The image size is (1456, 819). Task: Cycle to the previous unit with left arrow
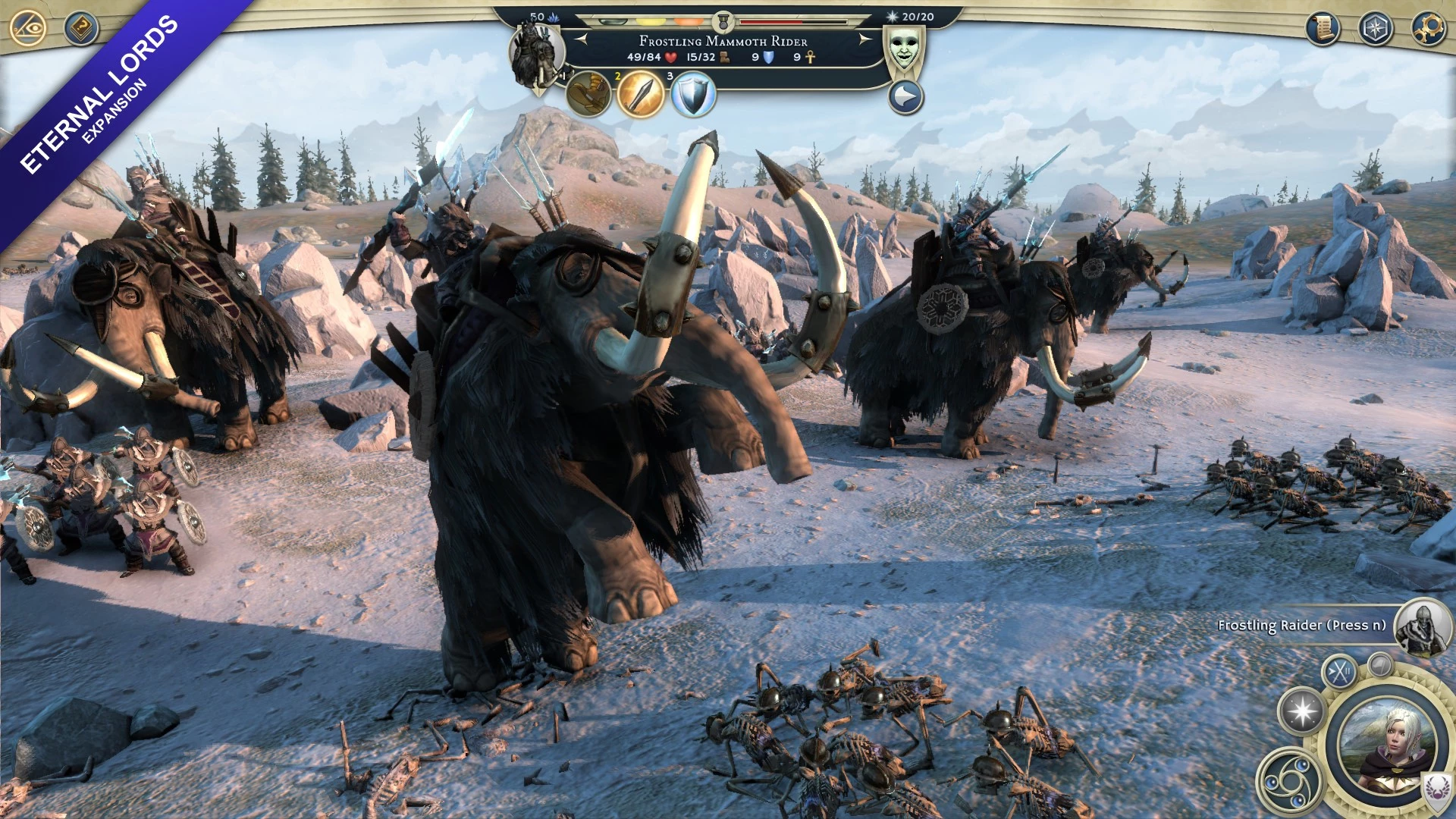click(x=581, y=39)
